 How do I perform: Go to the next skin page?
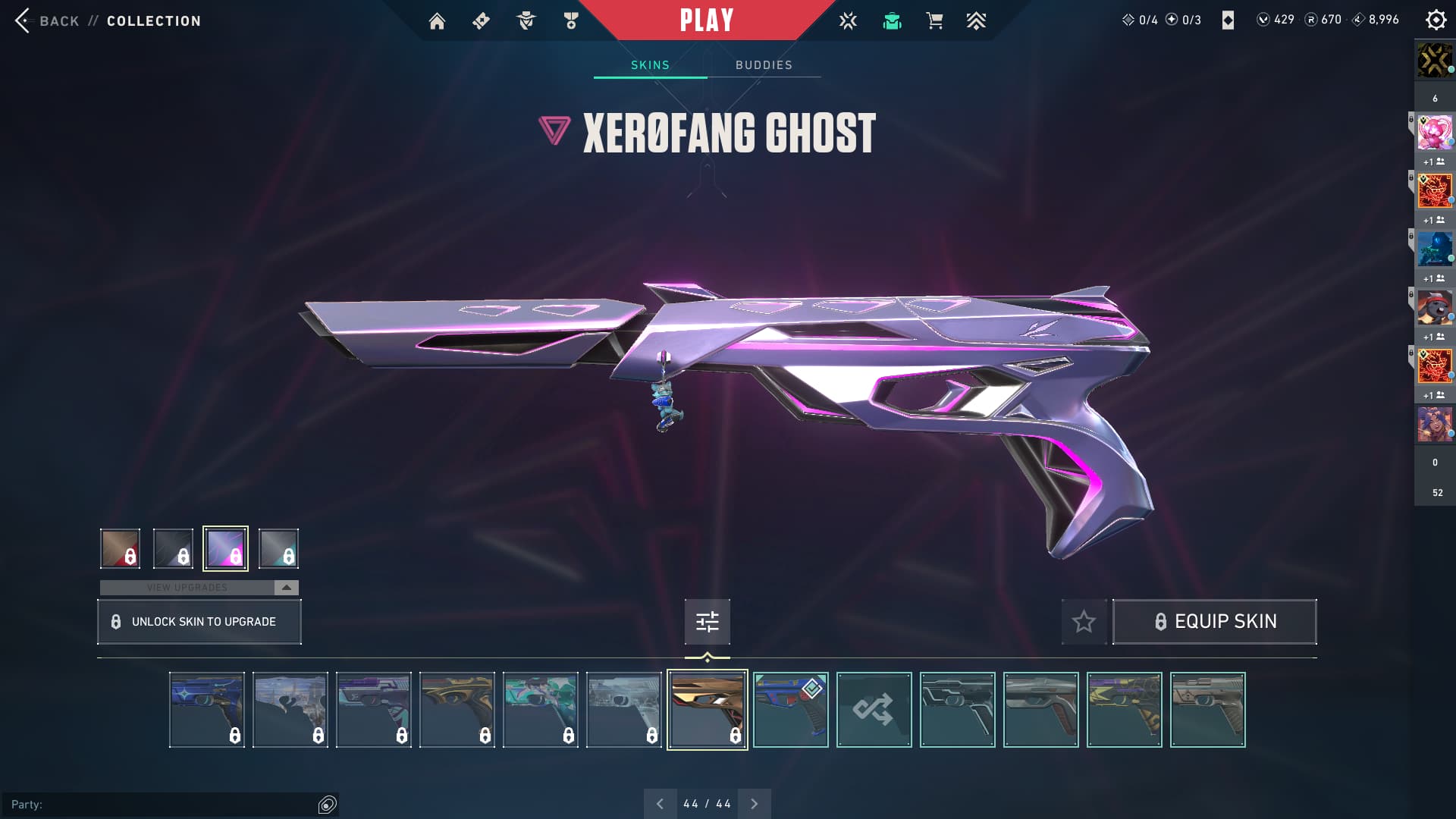pyautogui.click(x=754, y=804)
